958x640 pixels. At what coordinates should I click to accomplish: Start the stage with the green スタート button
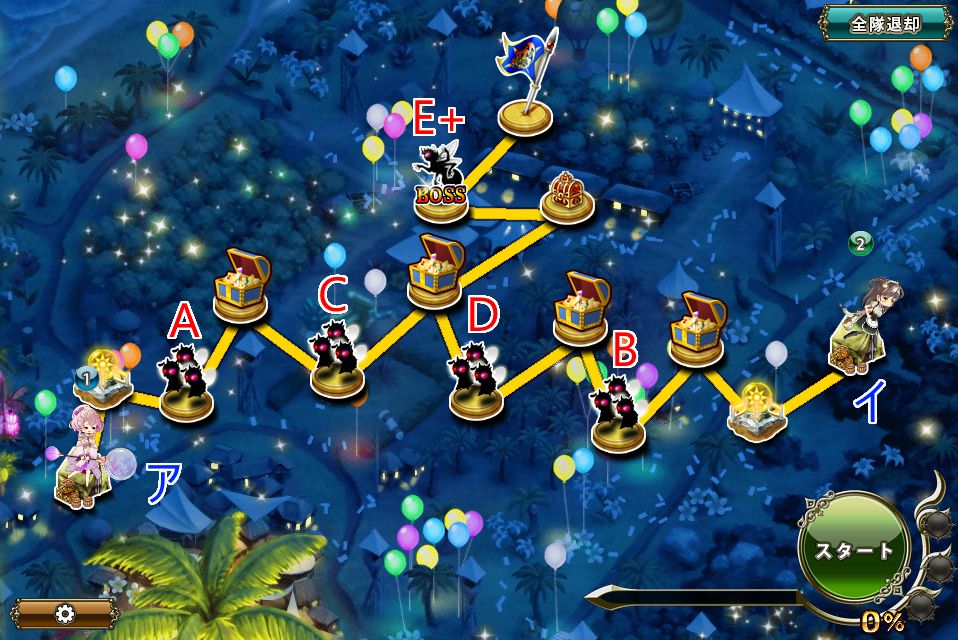pyautogui.click(x=853, y=551)
